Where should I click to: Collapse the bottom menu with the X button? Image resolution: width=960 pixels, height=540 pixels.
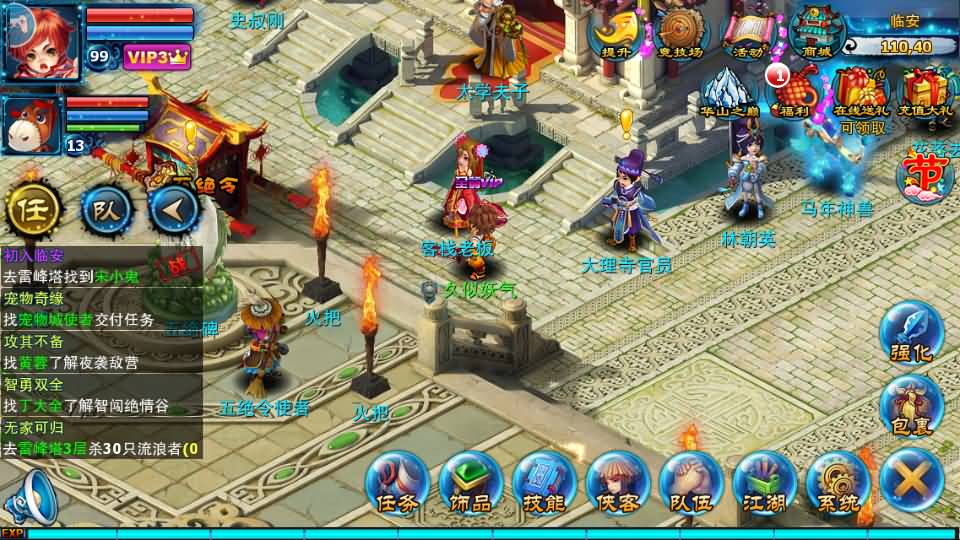point(911,481)
